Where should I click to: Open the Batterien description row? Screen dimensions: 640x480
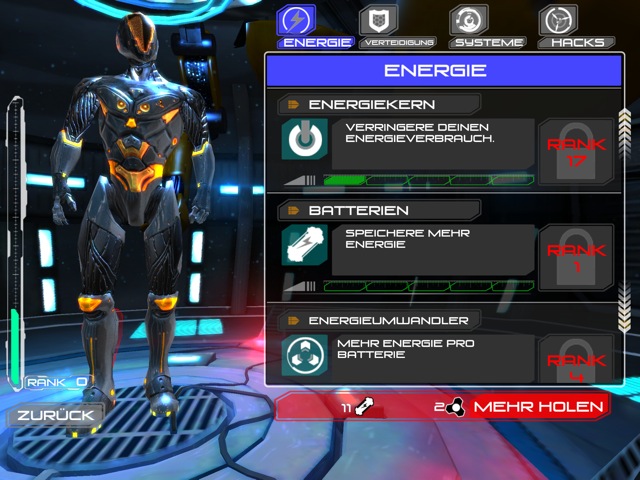click(435, 249)
